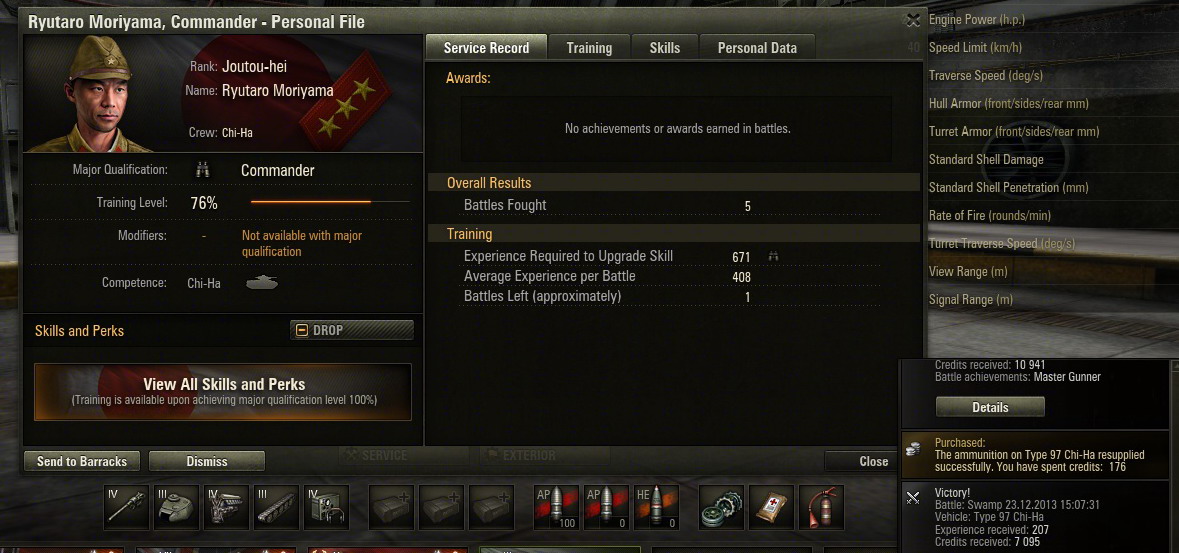Select the Service Record tab
The image size is (1179, 553).
coord(486,47)
